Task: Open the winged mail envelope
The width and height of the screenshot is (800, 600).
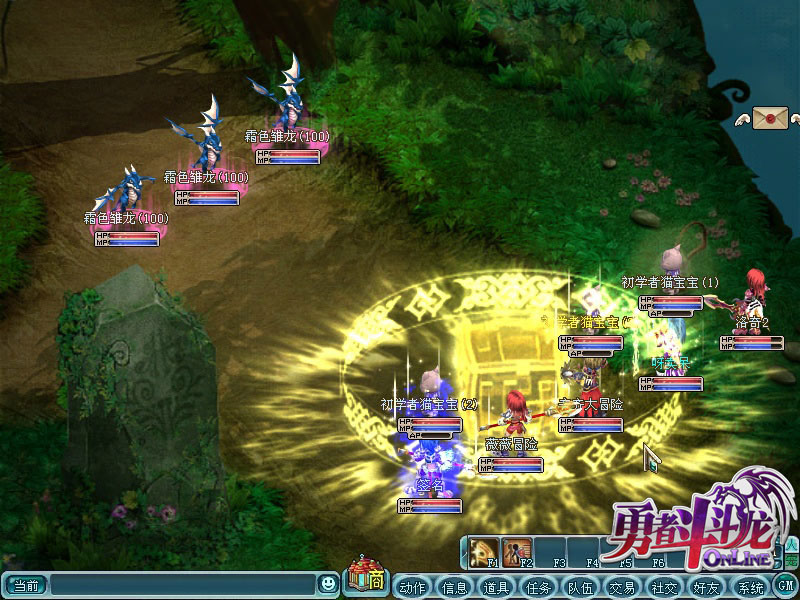Action: [771, 118]
